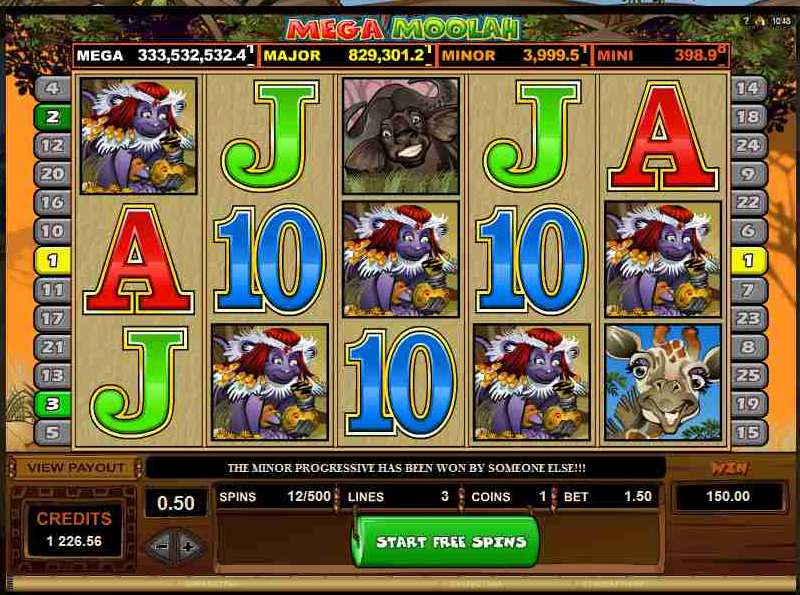Choose payline number 4

click(52, 88)
